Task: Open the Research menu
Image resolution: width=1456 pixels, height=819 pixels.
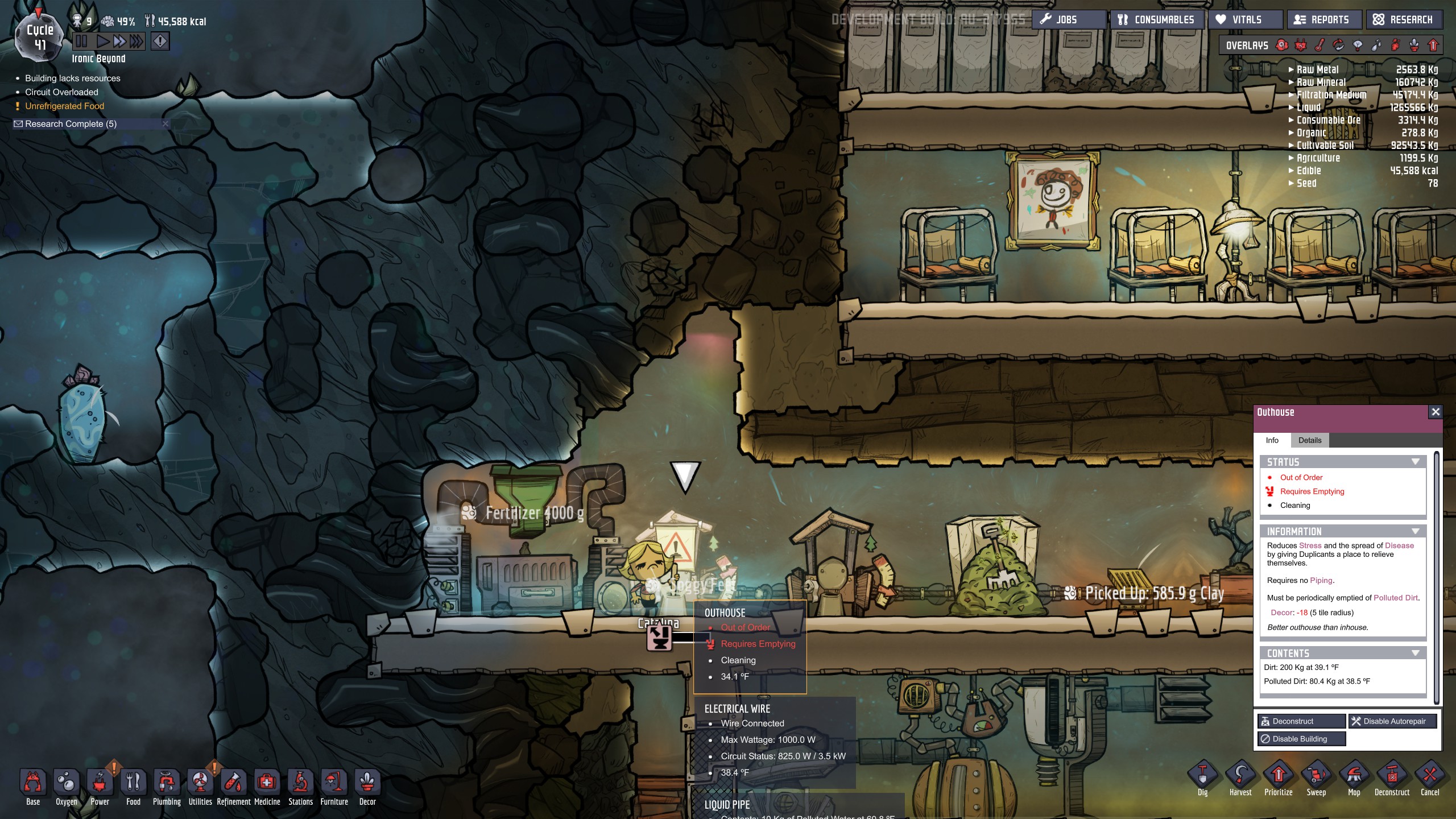Action: pos(1404,19)
